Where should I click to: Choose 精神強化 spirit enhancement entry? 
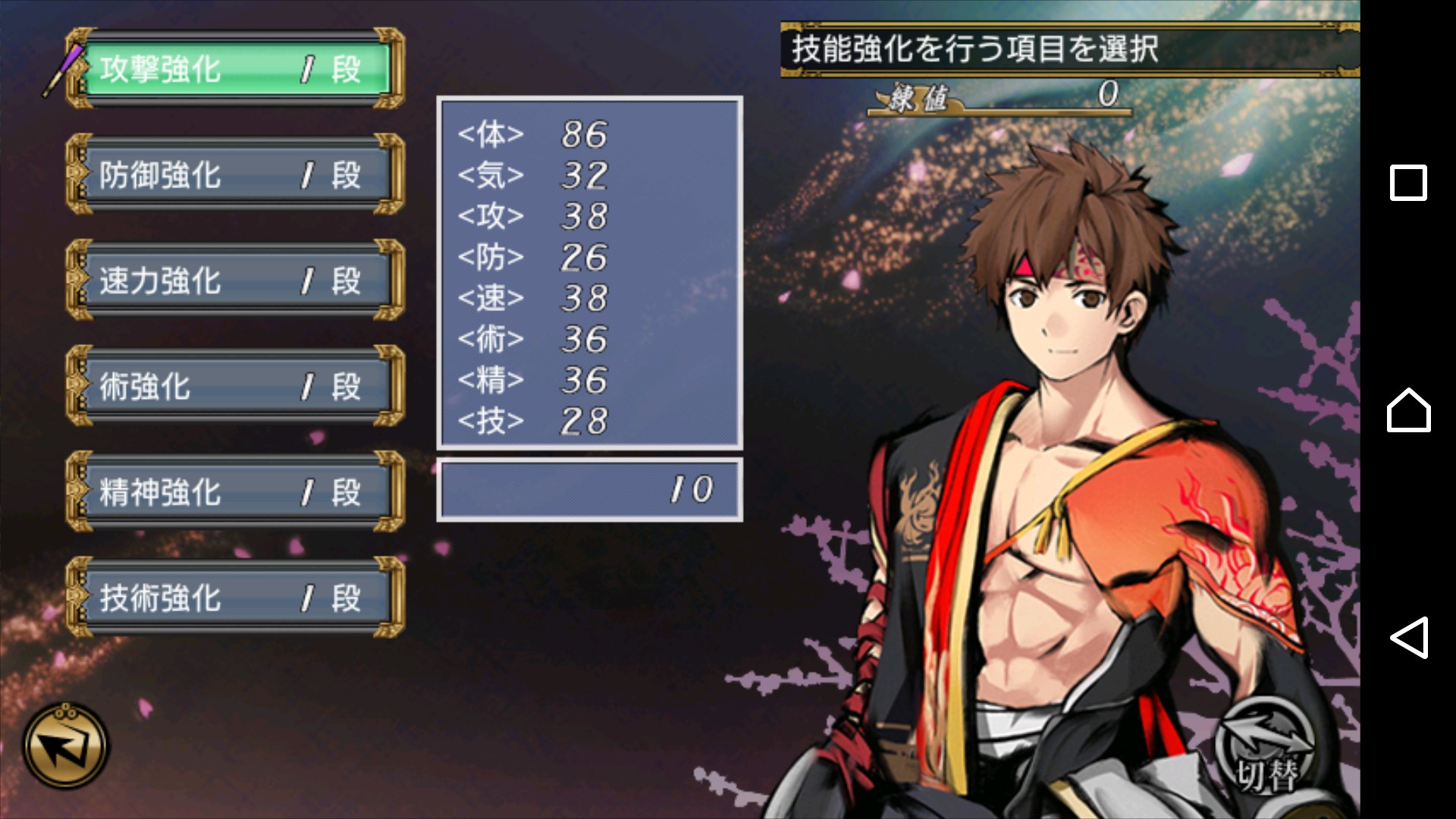[235, 492]
